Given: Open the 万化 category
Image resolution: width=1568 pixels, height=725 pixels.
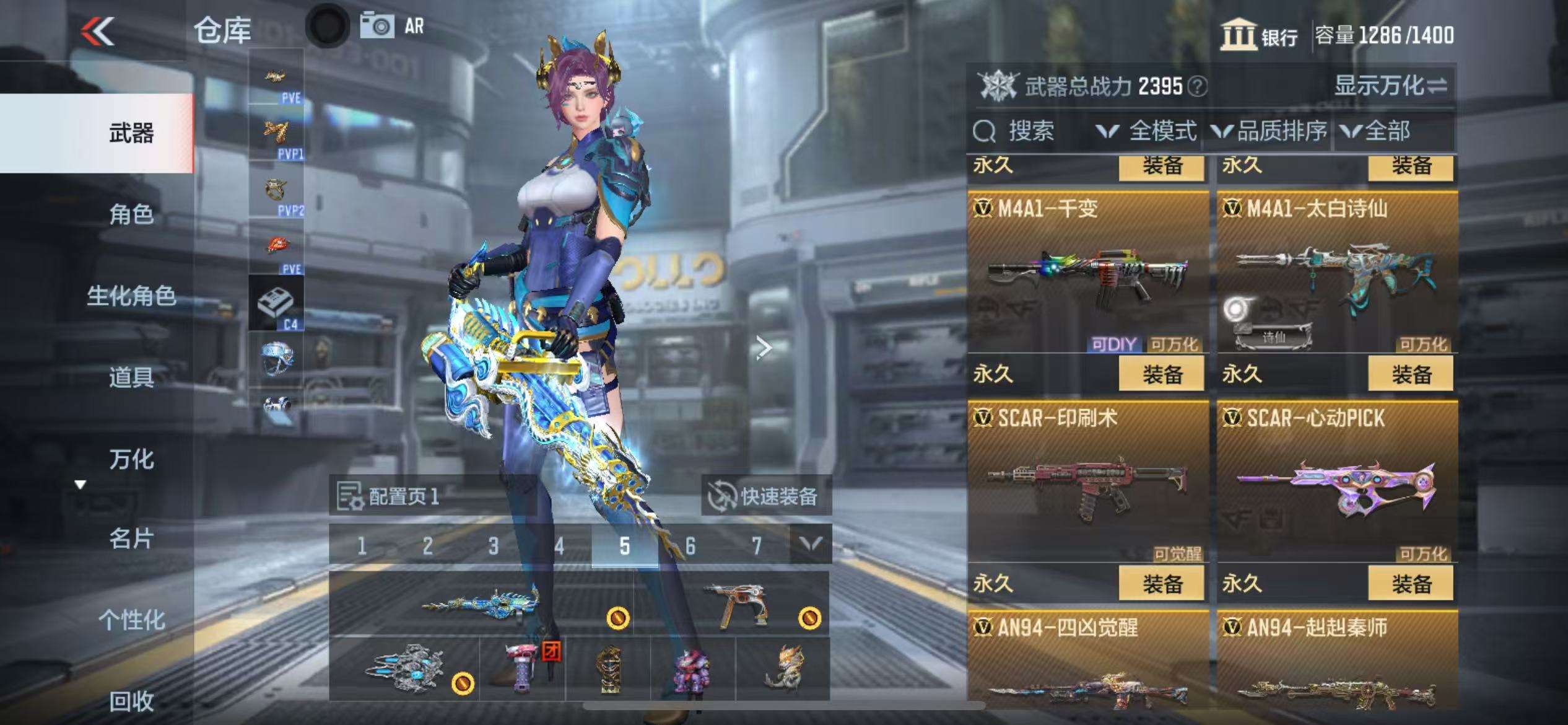Looking at the screenshot, I should [131, 459].
